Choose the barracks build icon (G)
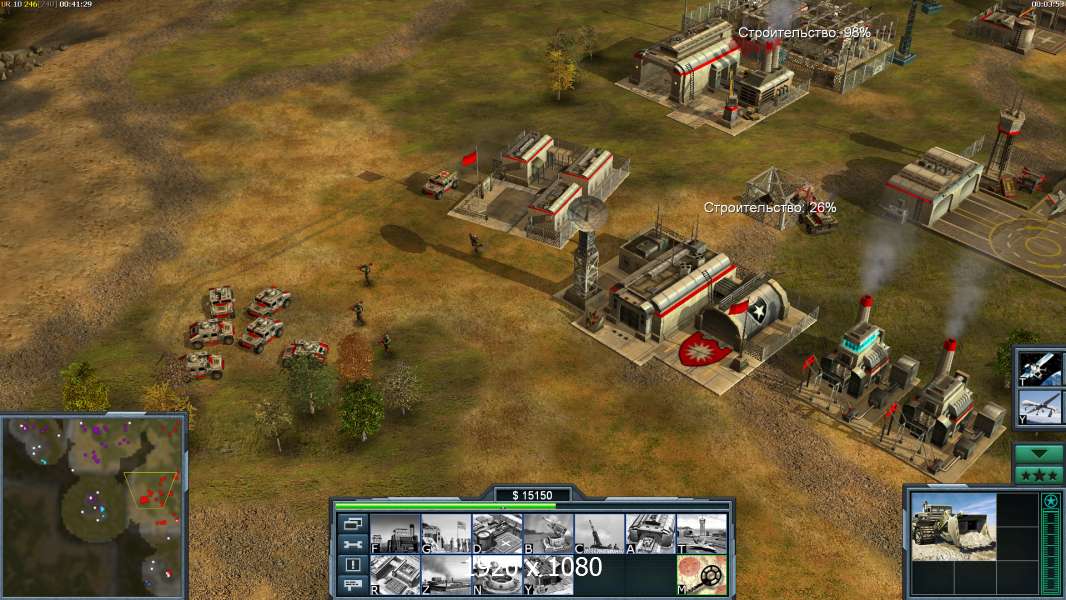The width and height of the screenshot is (1066, 600). 446,533
